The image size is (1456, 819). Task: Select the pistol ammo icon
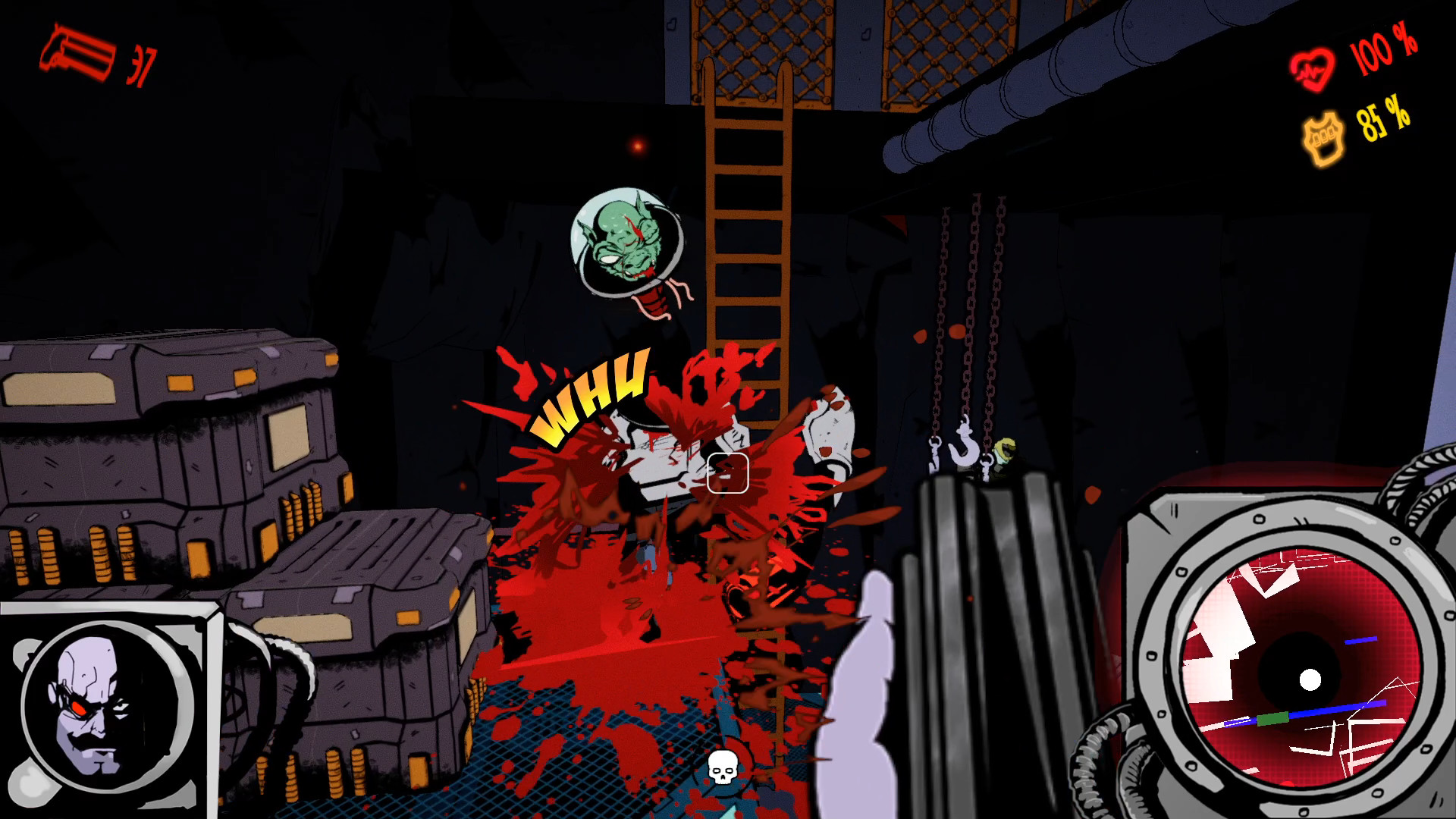(76, 53)
